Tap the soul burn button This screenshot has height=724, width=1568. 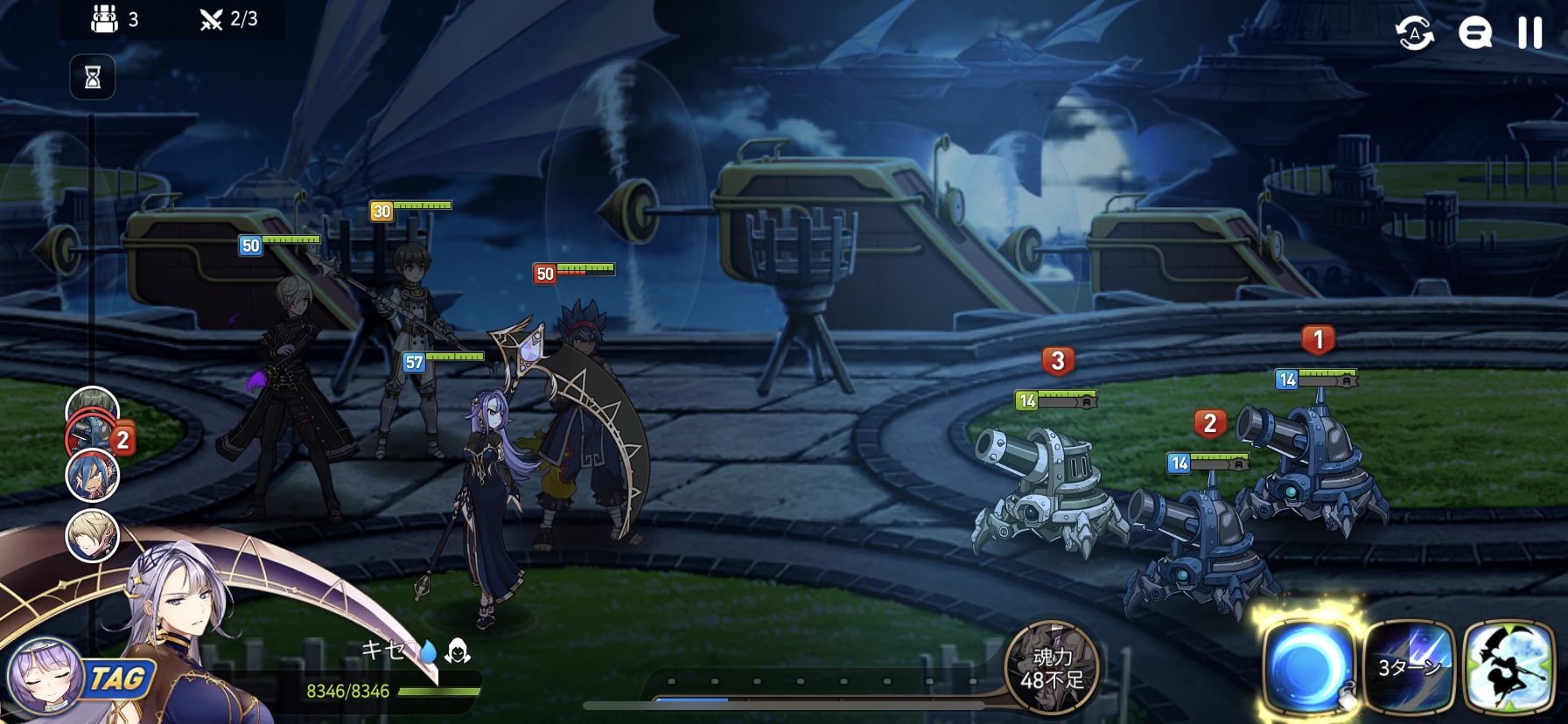coord(1052,668)
